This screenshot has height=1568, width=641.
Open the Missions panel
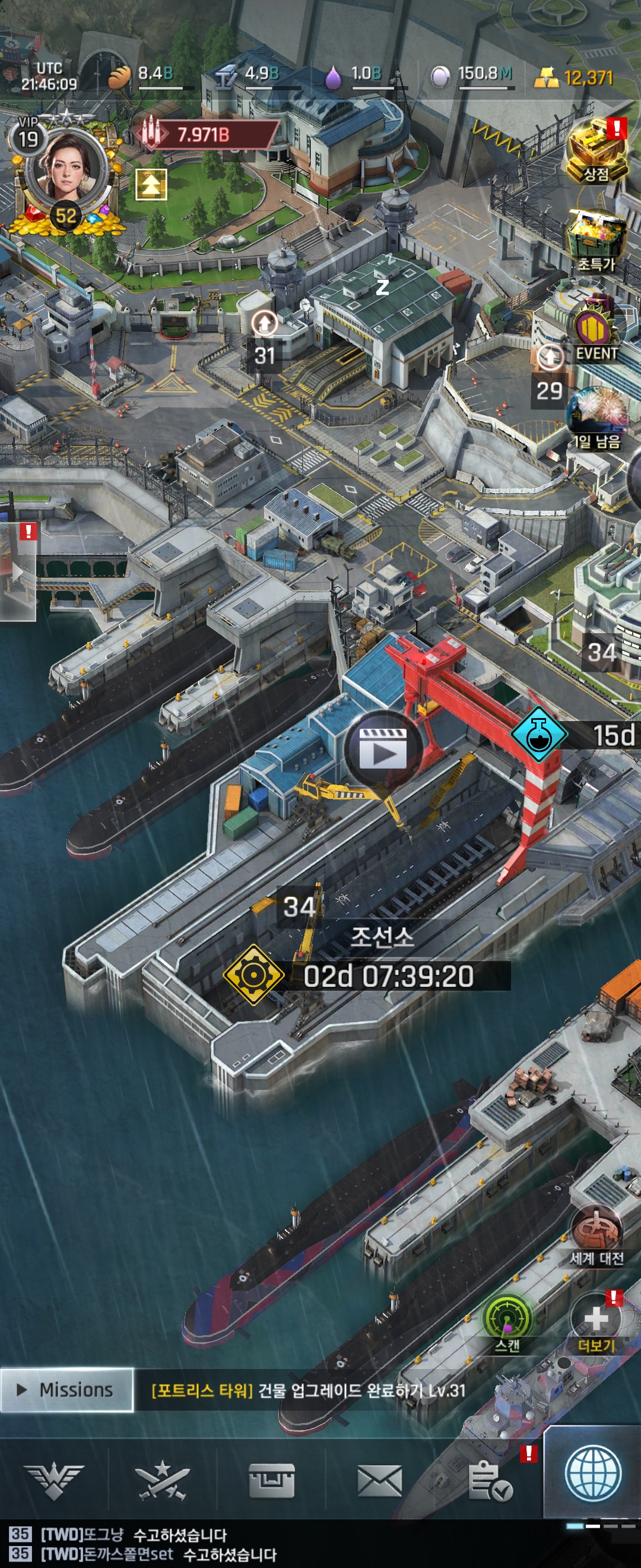click(x=66, y=1390)
